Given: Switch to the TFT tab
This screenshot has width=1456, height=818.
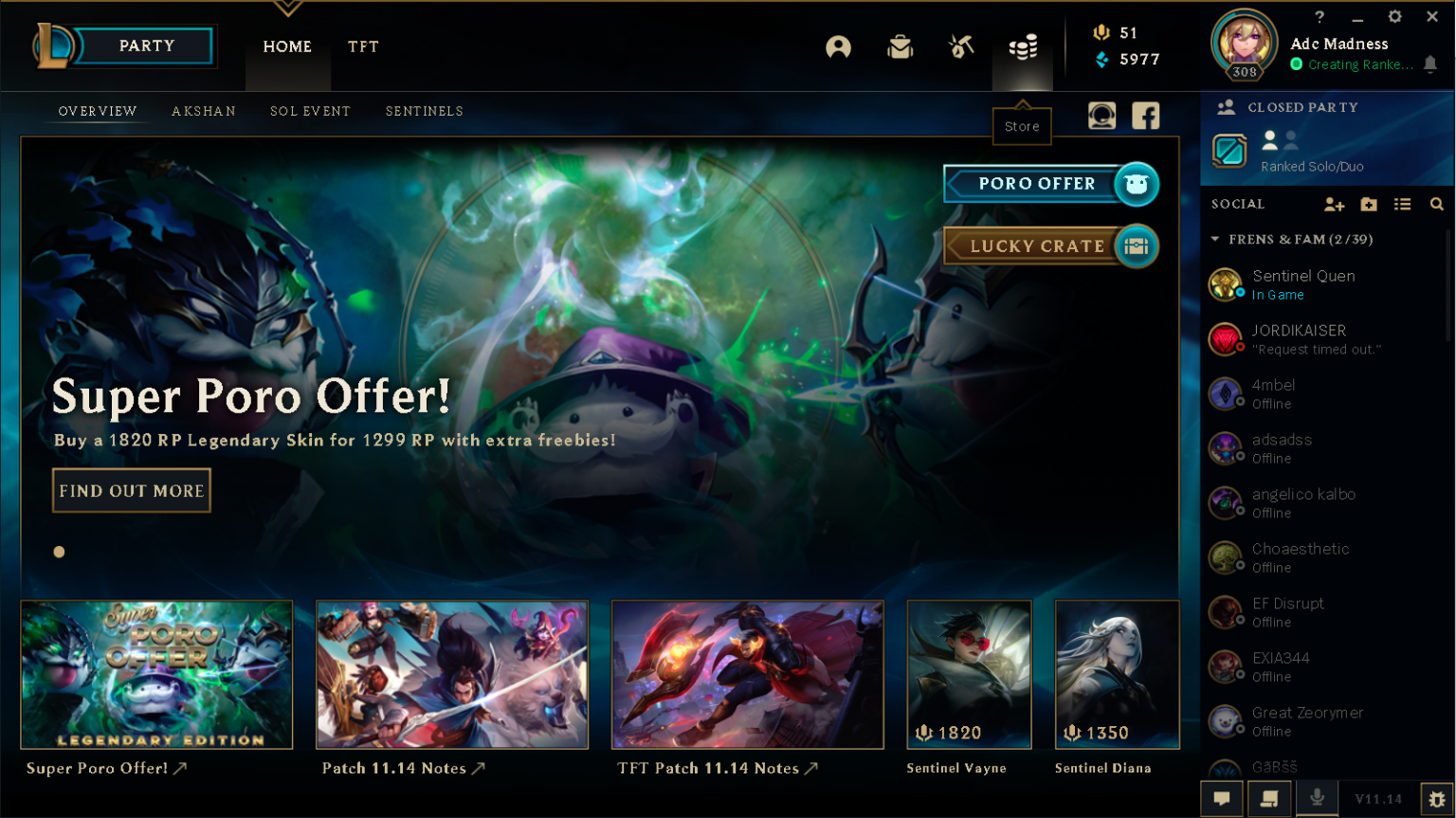Looking at the screenshot, I should [363, 46].
